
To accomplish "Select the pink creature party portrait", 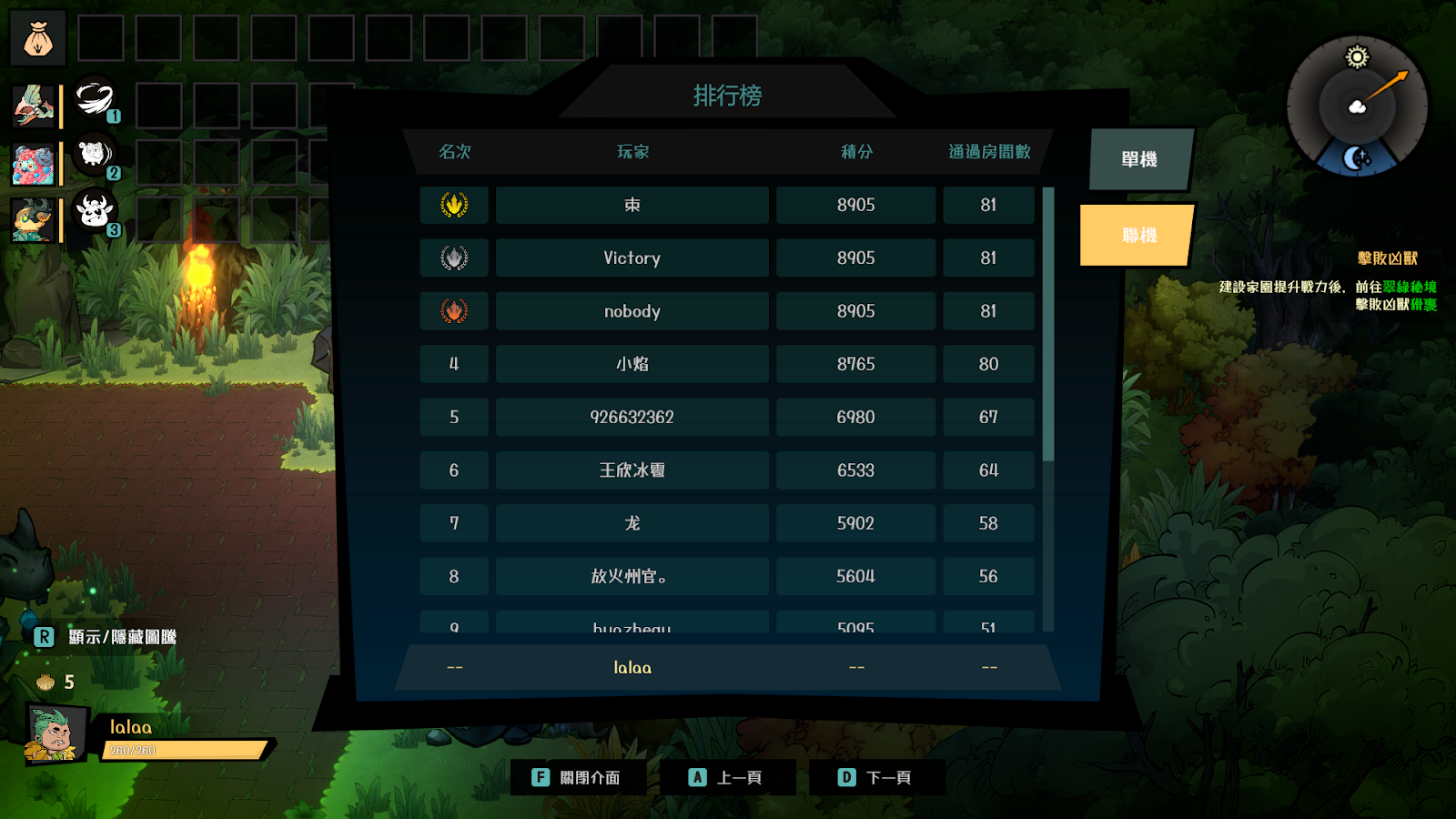I will pos(34,165).
